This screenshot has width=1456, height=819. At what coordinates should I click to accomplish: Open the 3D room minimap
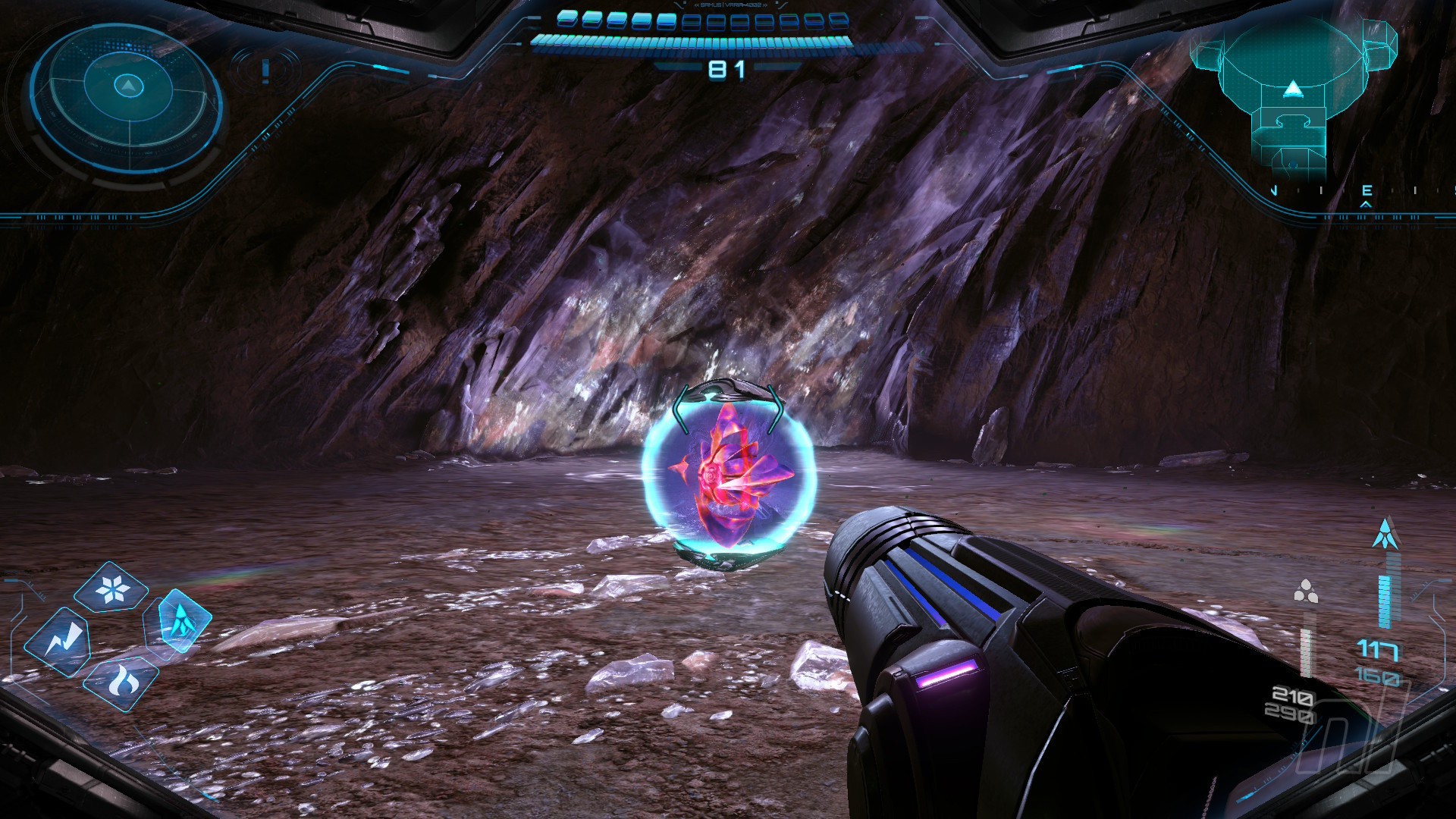pos(1292,95)
